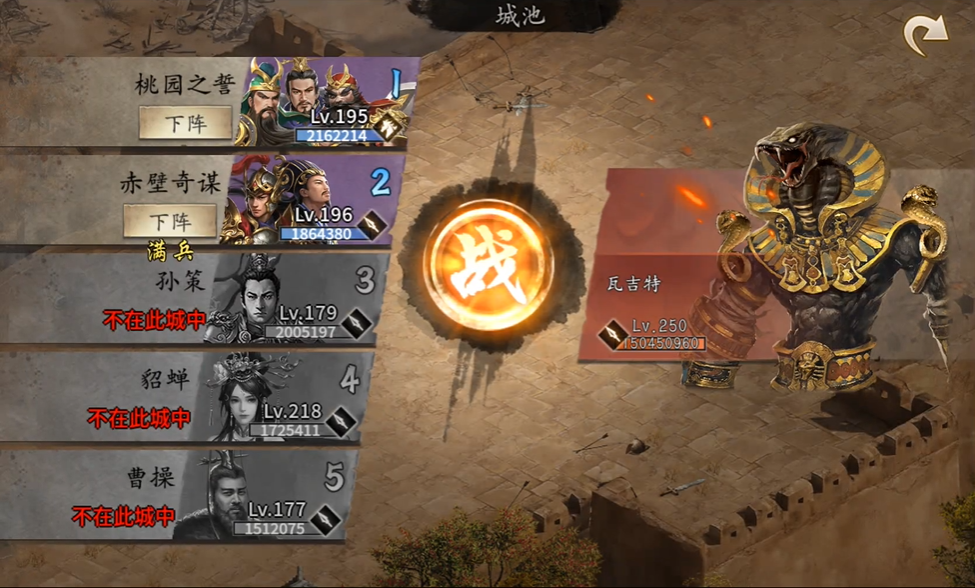
Task: Start the battle with the 战 button
Action: [x=488, y=264]
